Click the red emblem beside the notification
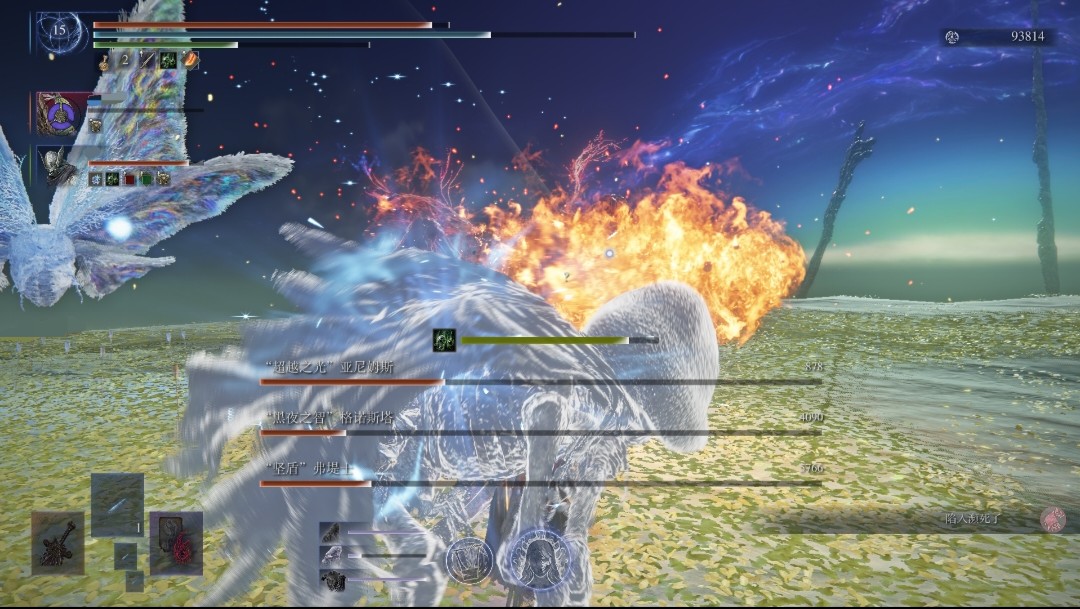 (x=1052, y=518)
